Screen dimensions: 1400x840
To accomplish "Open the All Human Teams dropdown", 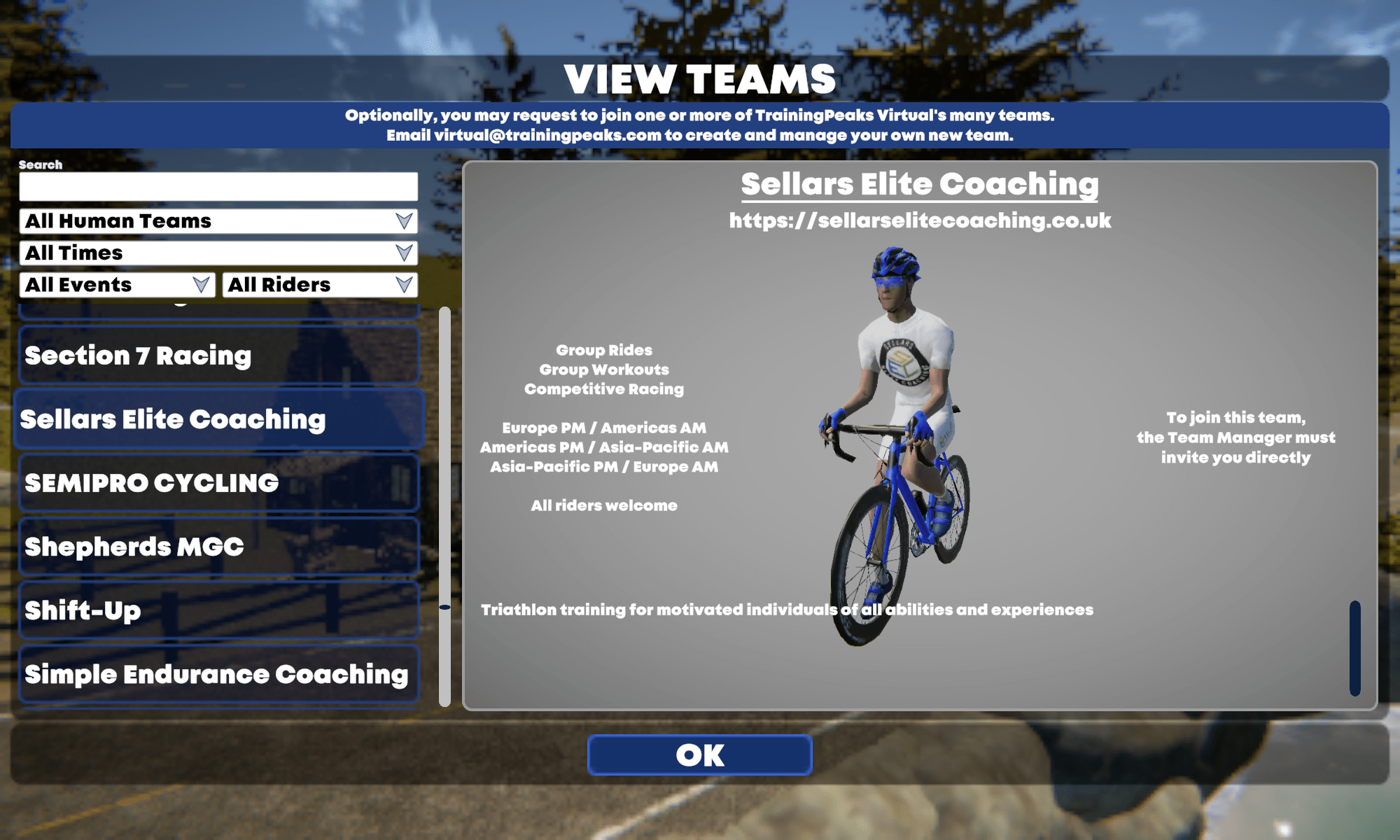I will 218,221.
